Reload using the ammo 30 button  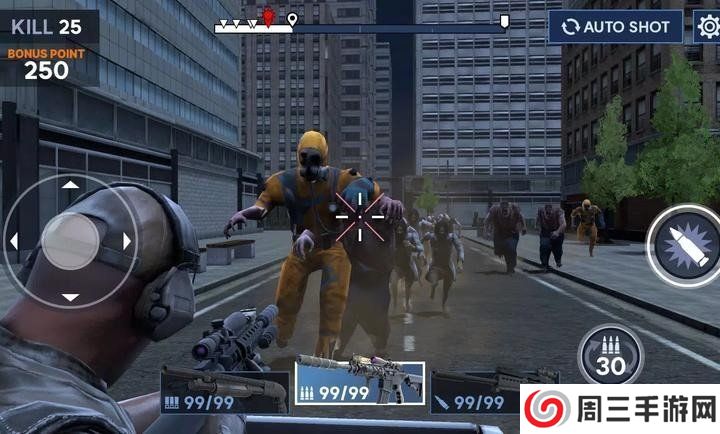click(x=610, y=357)
